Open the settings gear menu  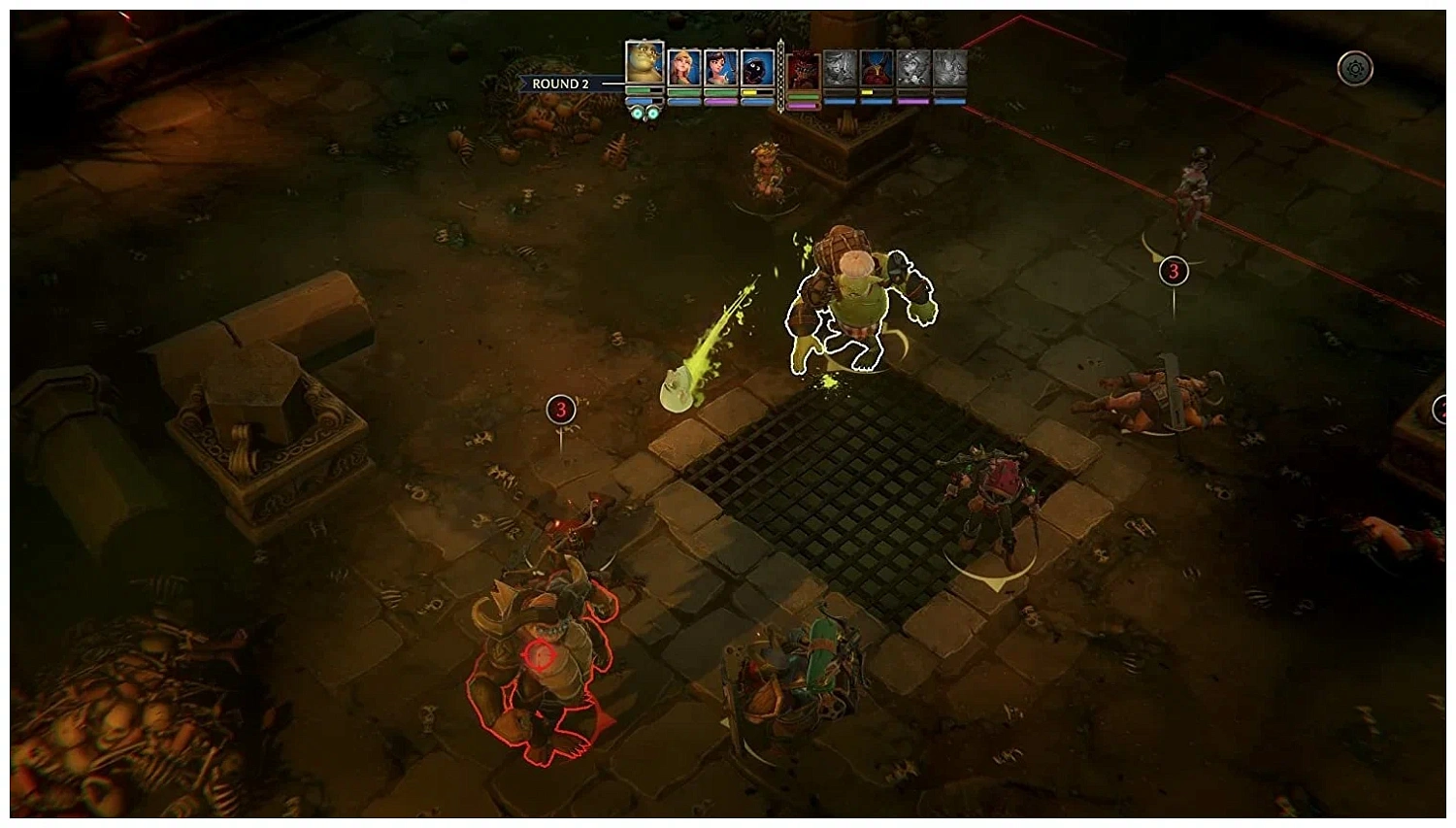pyautogui.click(x=1355, y=69)
